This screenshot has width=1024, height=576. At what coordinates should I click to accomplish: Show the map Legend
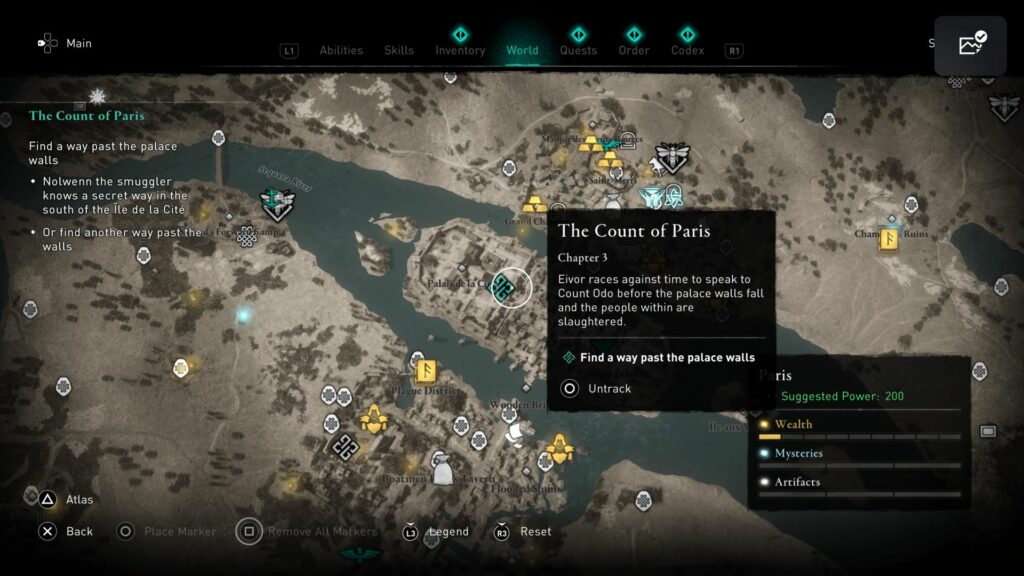(448, 531)
